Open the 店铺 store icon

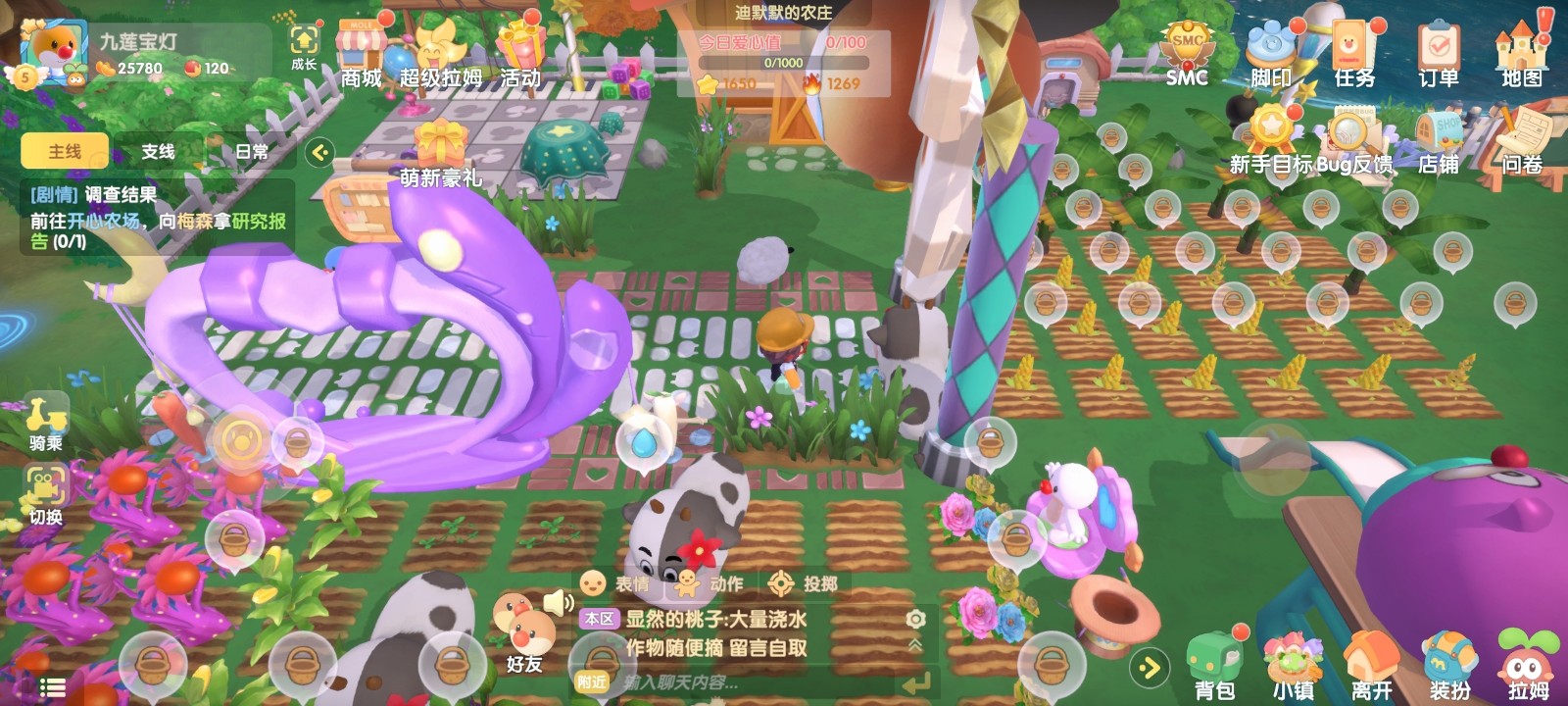click(1438, 142)
